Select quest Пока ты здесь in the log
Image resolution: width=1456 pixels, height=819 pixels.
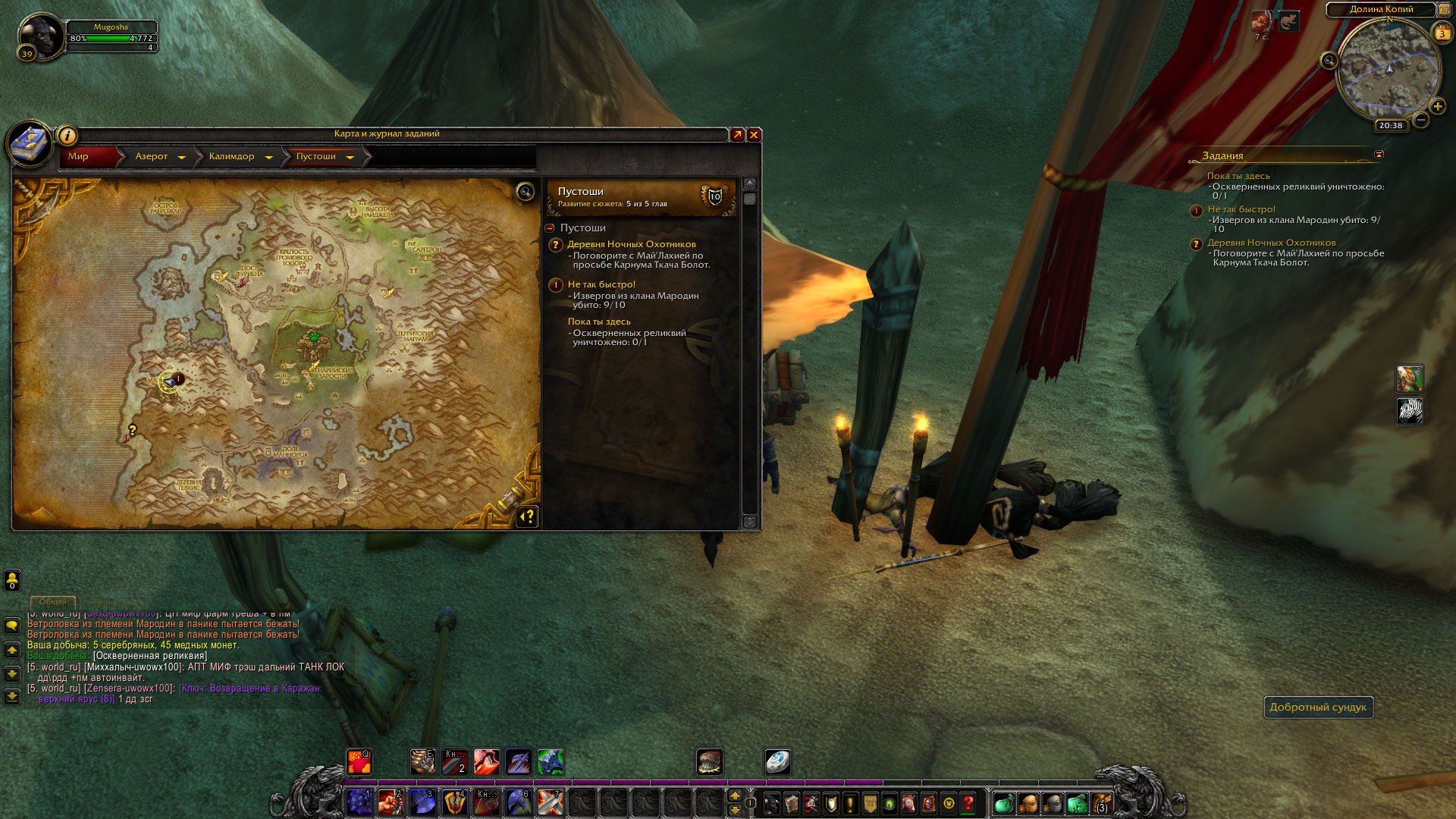pyautogui.click(x=599, y=322)
